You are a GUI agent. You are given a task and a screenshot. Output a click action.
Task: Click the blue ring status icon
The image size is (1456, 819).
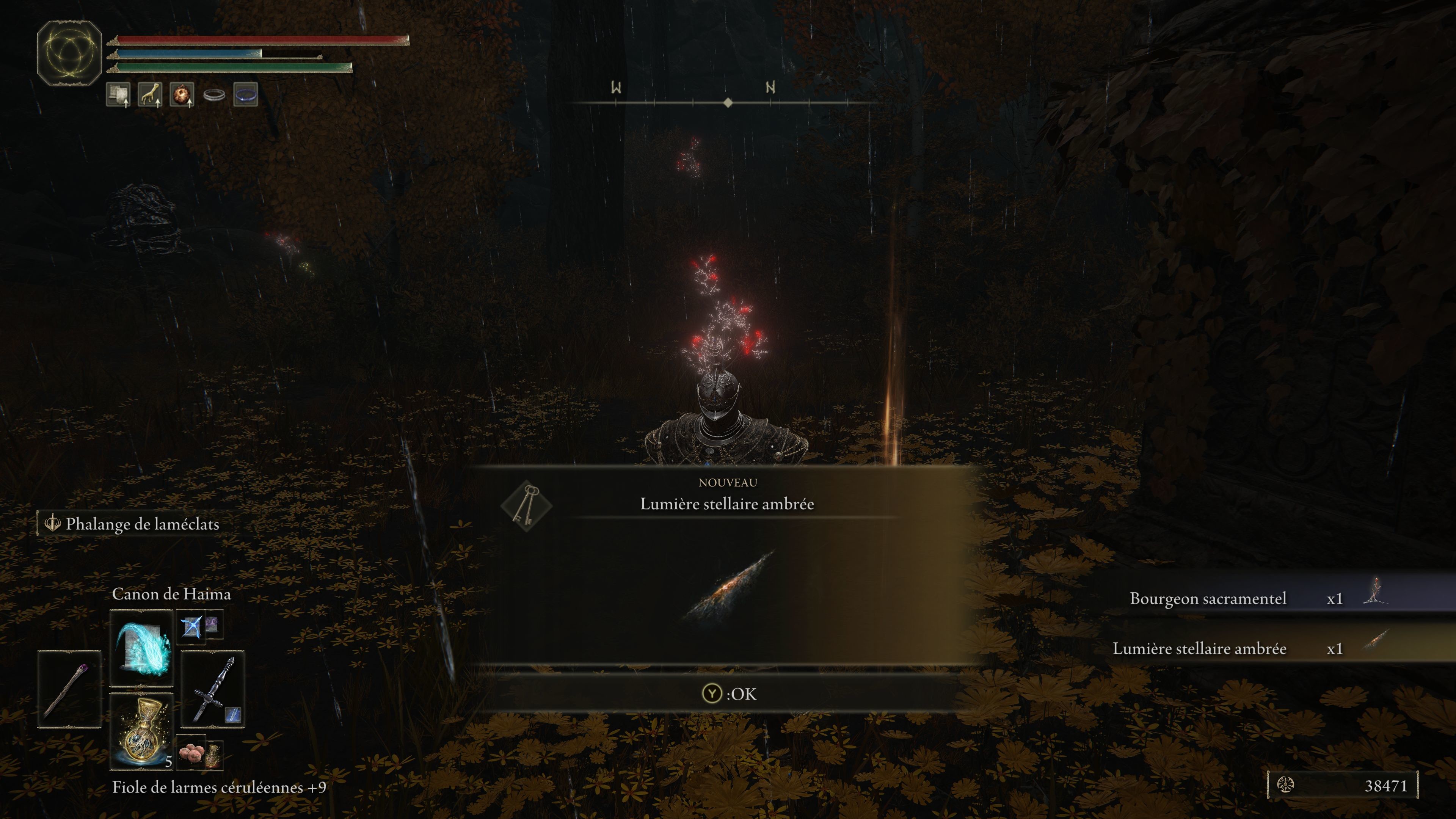245,94
